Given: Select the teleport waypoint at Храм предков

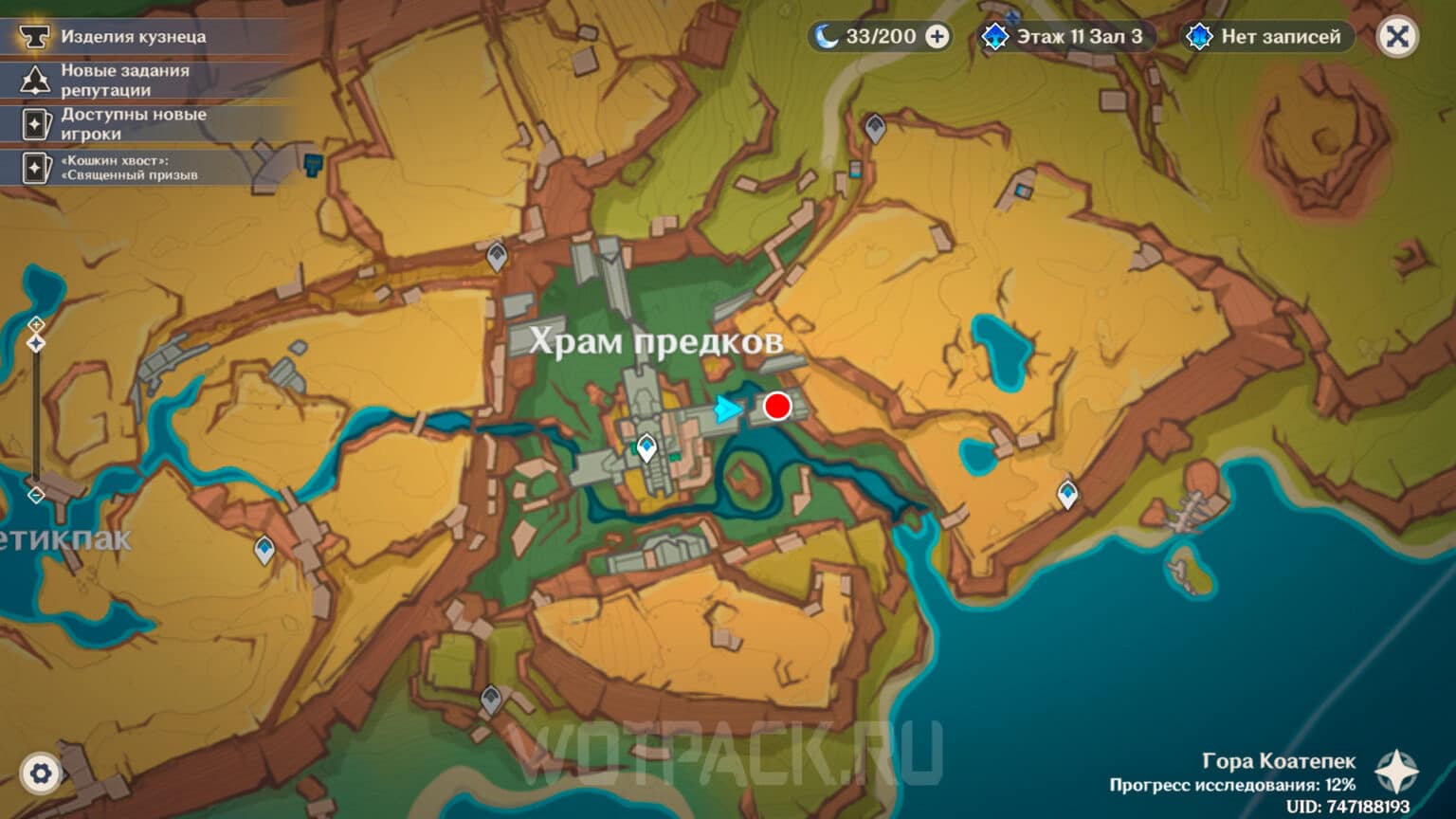Looking at the screenshot, I should [645, 446].
